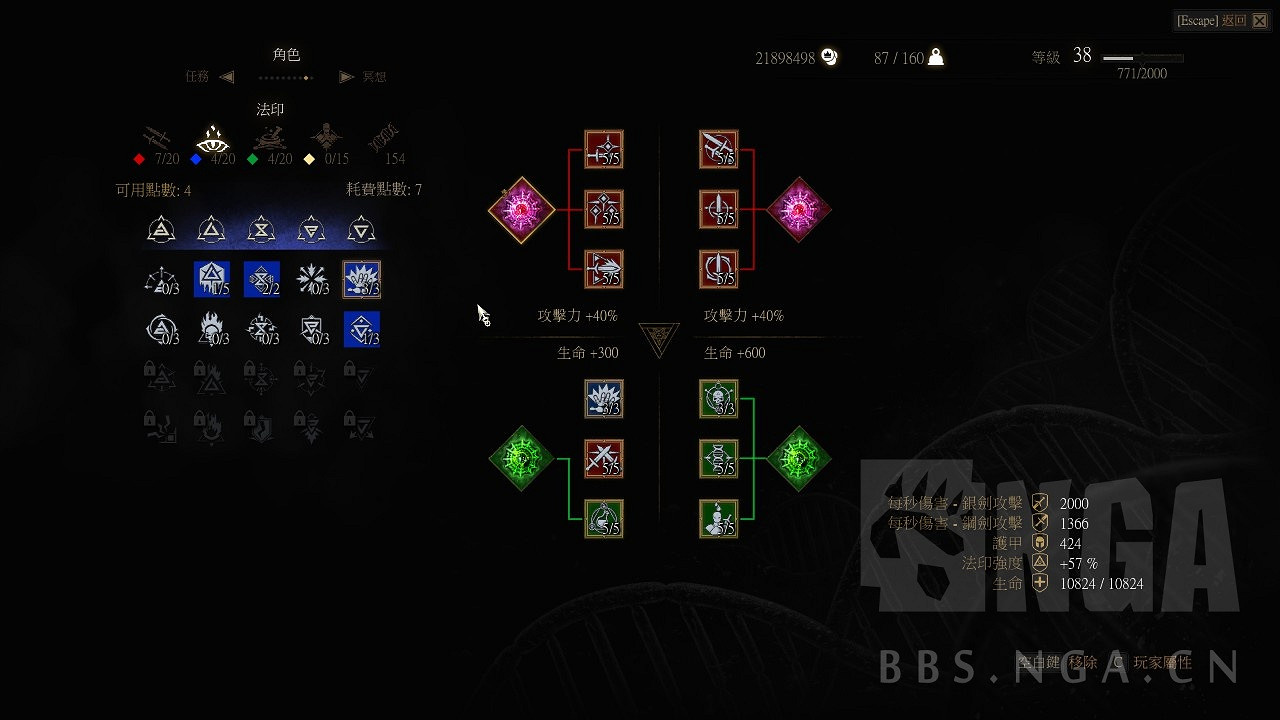Screen dimensions: 1280x720
Task: Click the pink mutagen in the top-left slot
Action: (x=520, y=210)
